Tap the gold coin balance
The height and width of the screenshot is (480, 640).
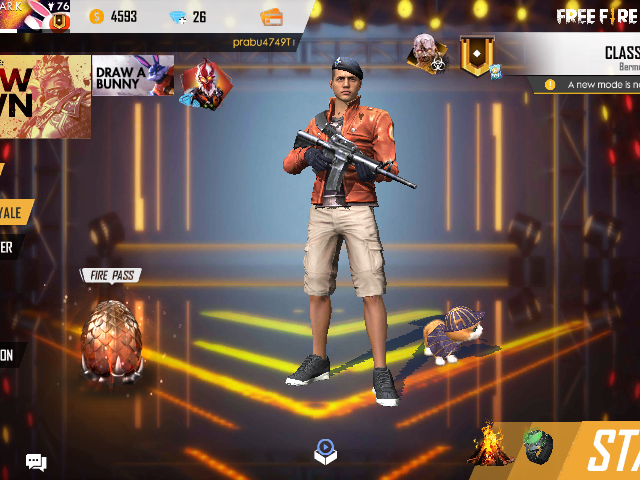coord(113,16)
